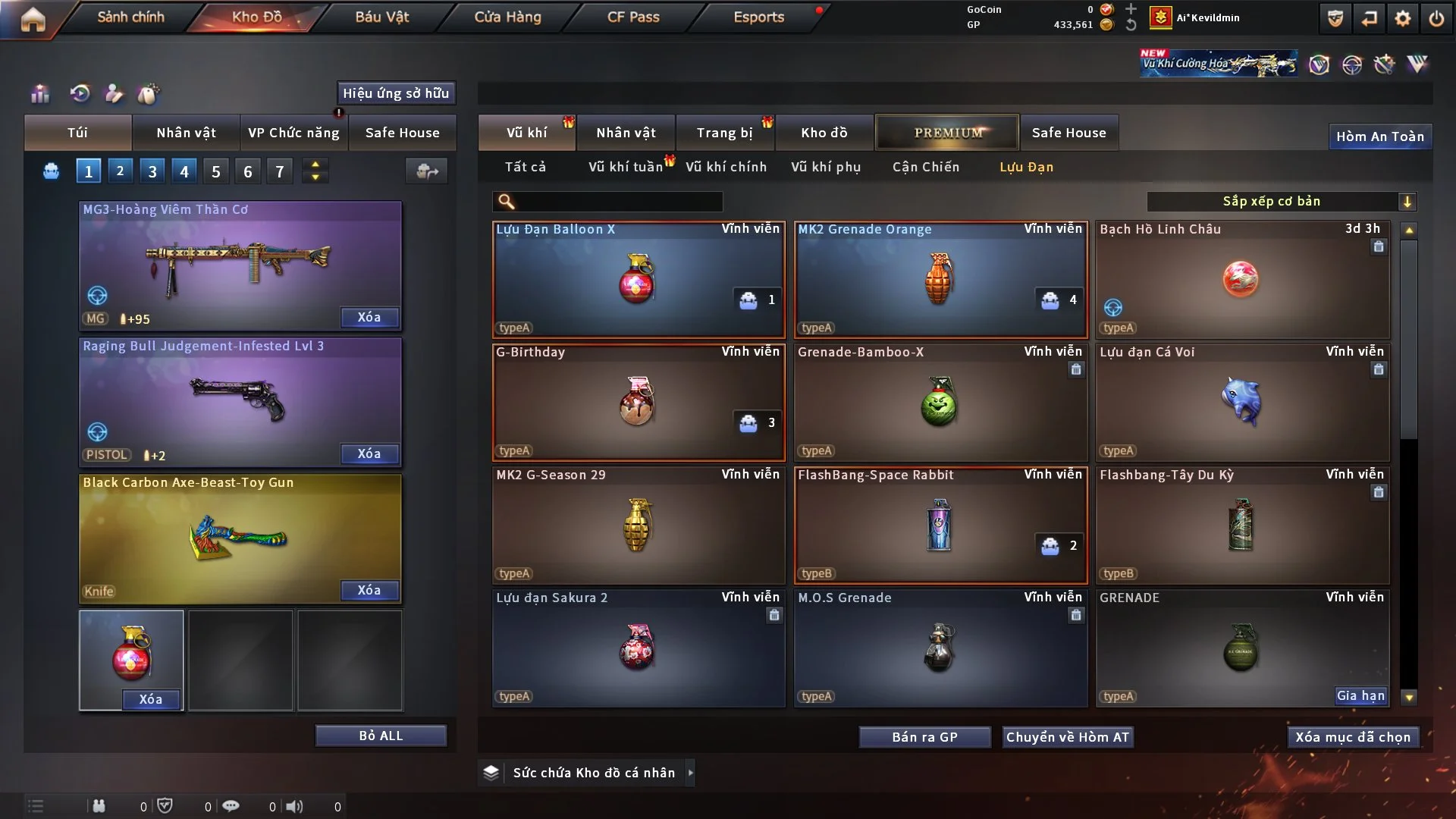
Task: Click the Bỏ ALL button
Action: 381,736
